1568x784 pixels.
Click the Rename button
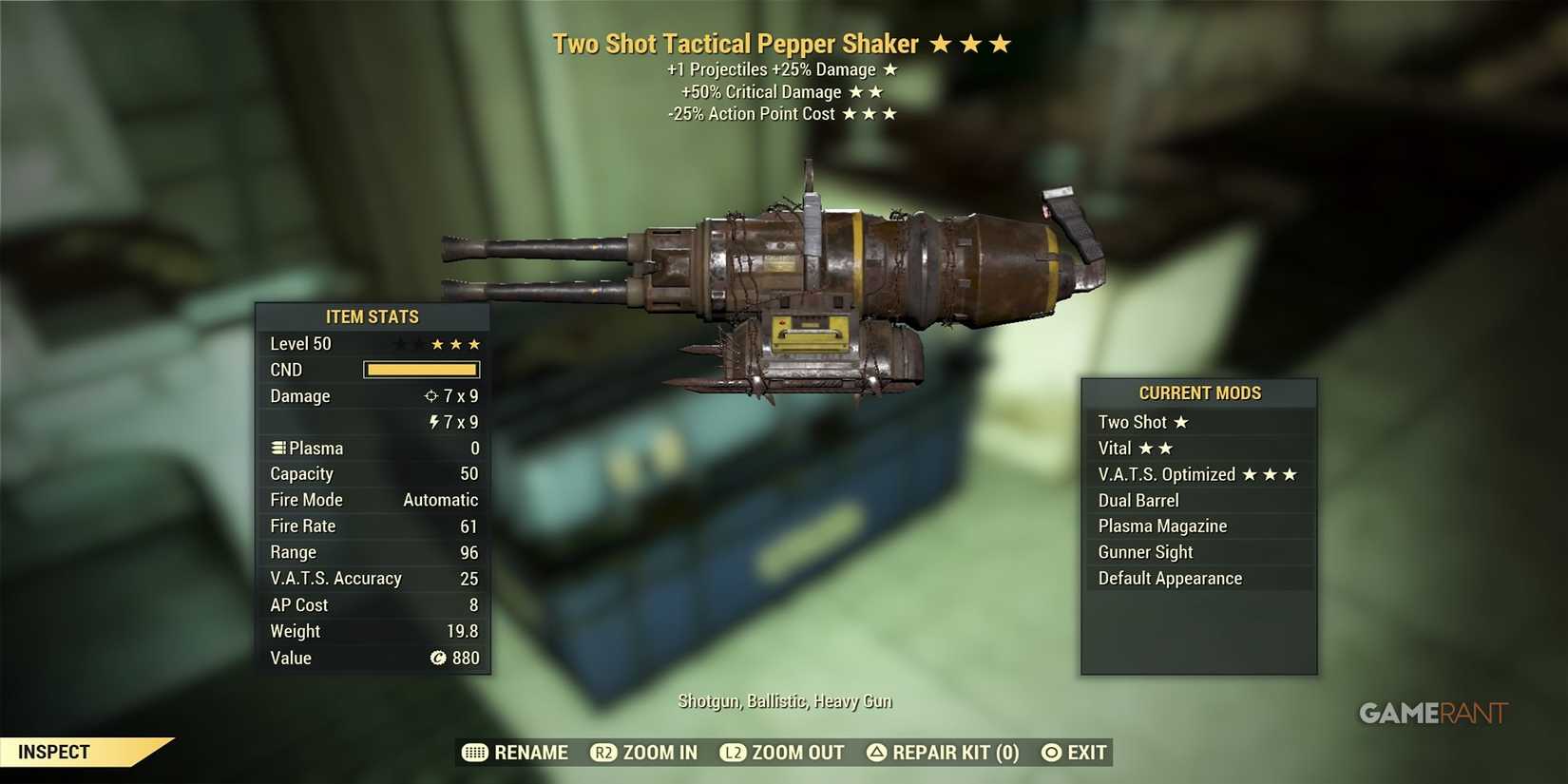(x=529, y=752)
